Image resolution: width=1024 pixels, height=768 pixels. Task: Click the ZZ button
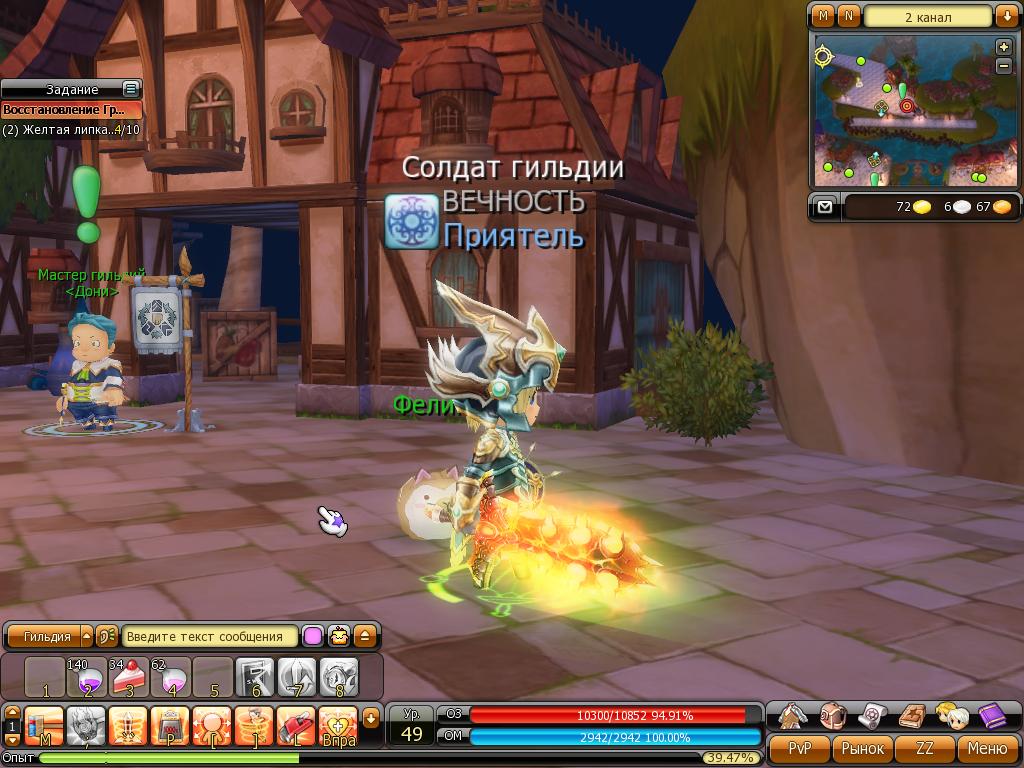[x=925, y=748]
